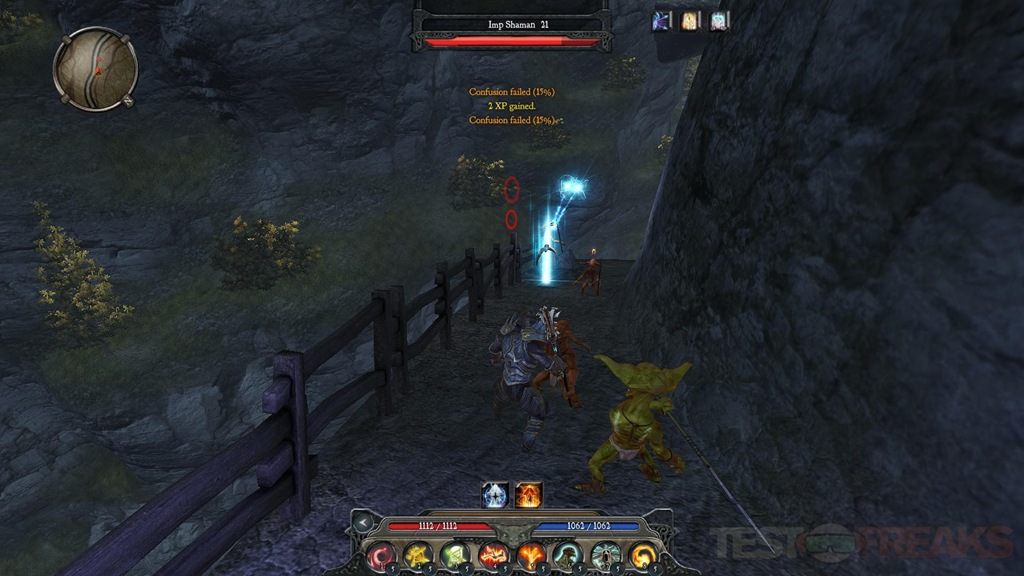This screenshot has width=1024, height=576.
Task: Inspect the golden glowing status effect icon
Action: [691, 20]
